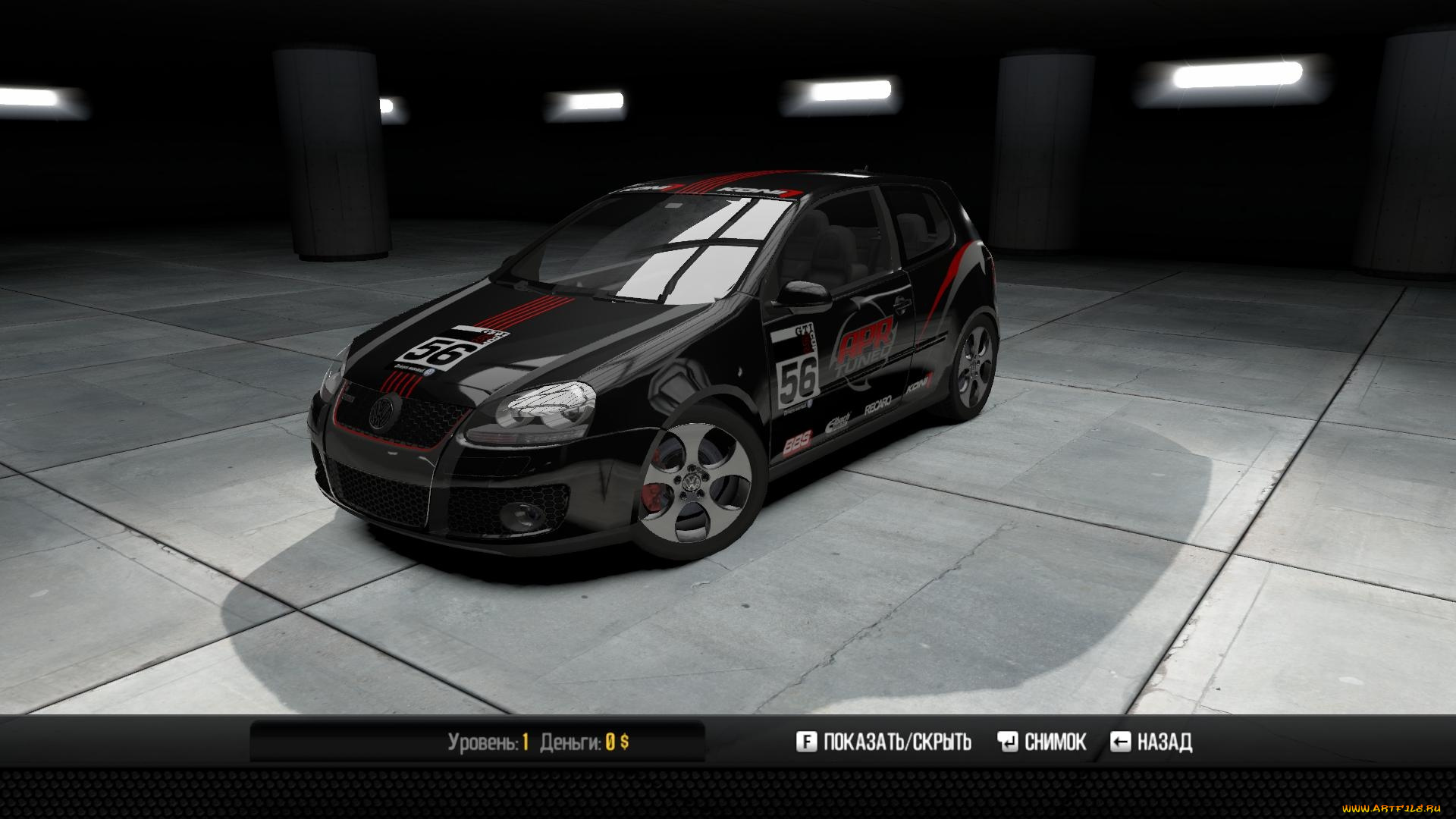Screen dimensions: 1456x819
Task: Click the RECARO sponsor sticker
Action: [x=877, y=404]
